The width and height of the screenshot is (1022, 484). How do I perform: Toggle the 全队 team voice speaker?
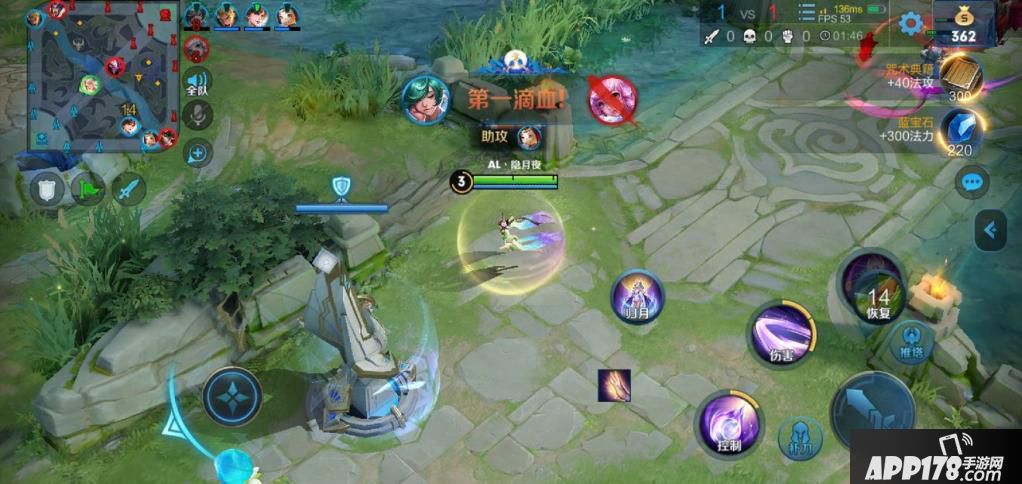point(198,83)
